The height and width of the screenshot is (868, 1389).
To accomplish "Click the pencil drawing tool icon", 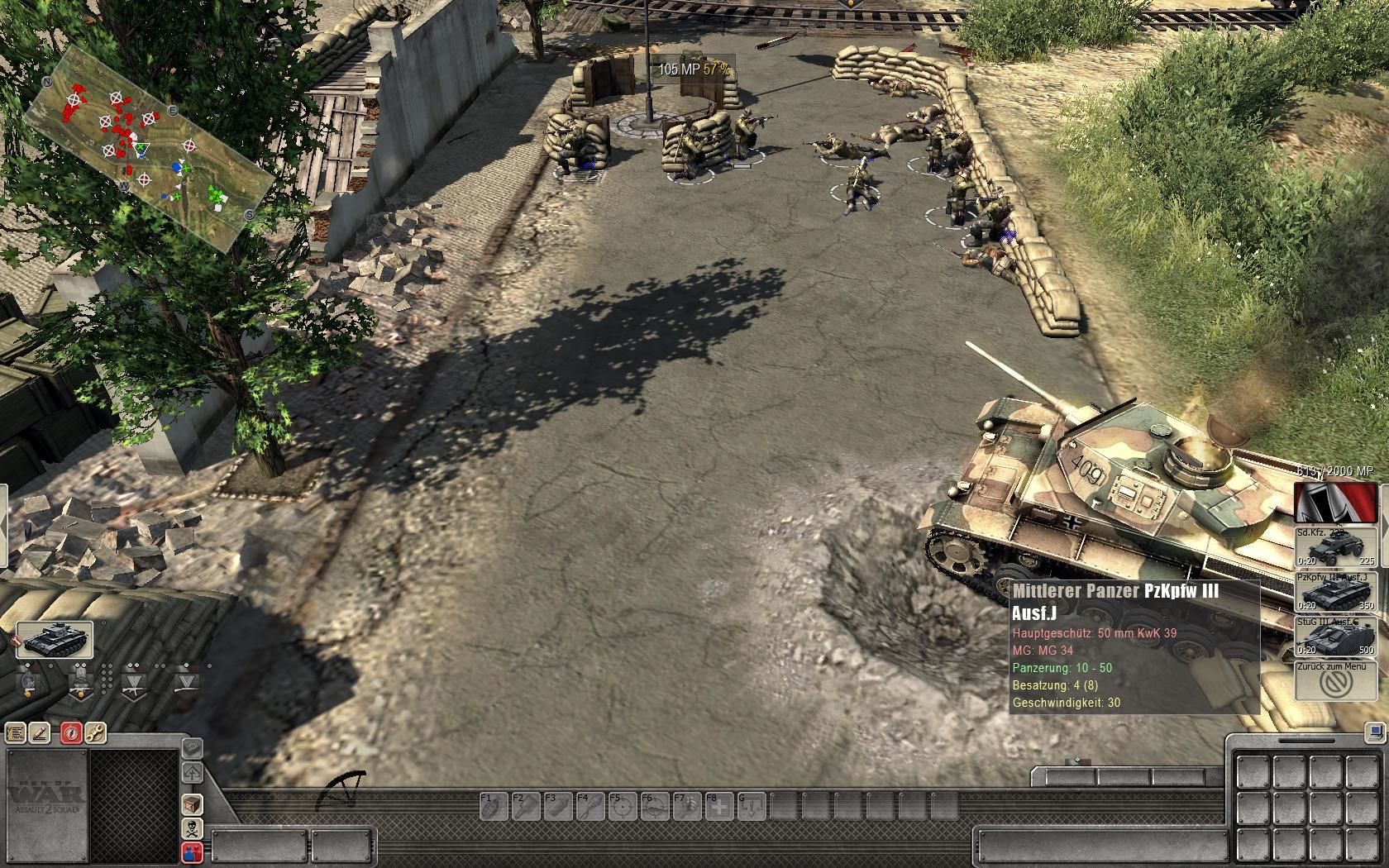I will tap(40, 732).
